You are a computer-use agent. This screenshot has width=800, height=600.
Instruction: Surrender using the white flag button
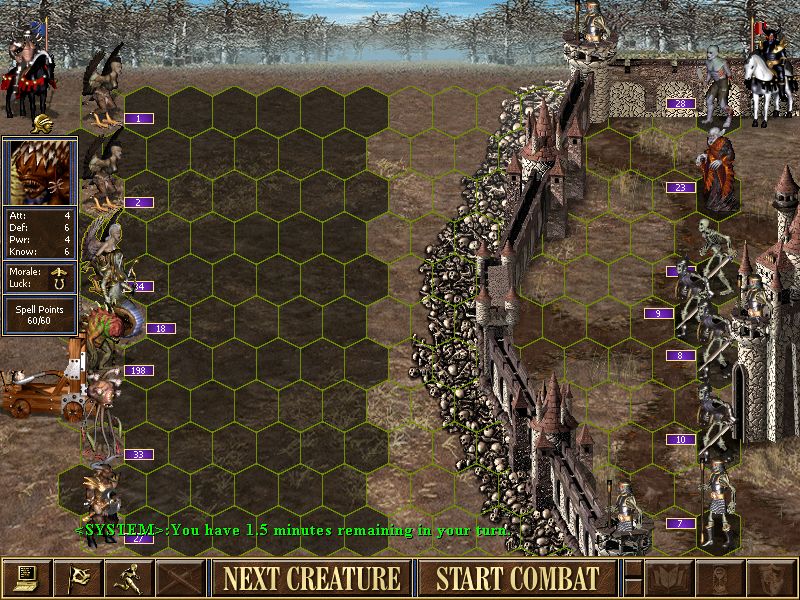click(76, 578)
